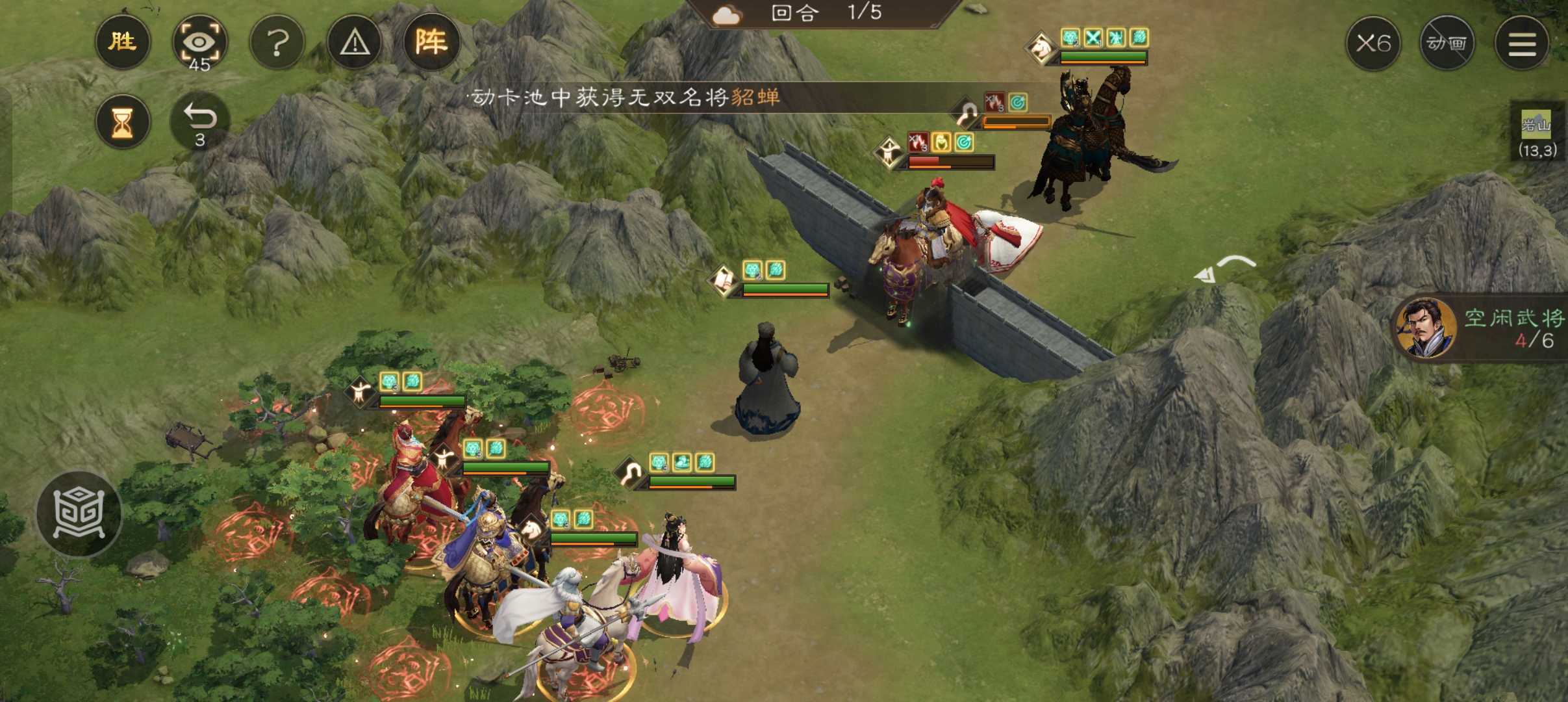The height and width of the screenshot is (702, 1568).
Task: Show the warning triangle danger info
Action: coord(355,43)
